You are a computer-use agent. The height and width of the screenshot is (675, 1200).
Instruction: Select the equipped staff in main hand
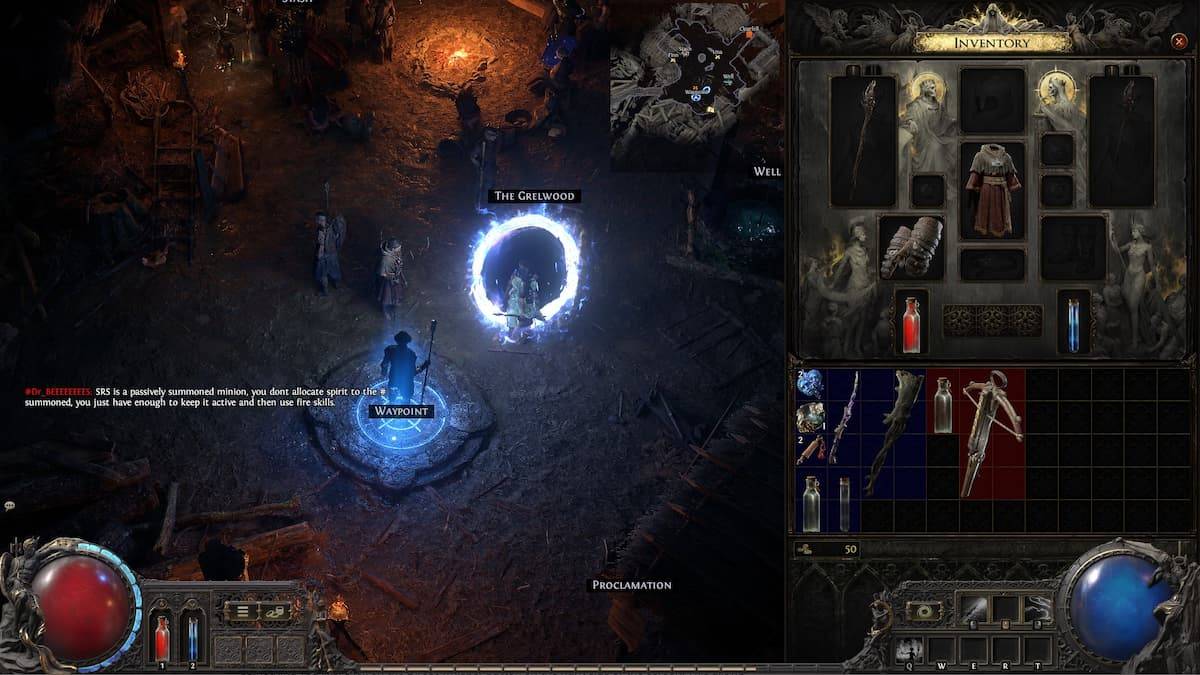864,138
